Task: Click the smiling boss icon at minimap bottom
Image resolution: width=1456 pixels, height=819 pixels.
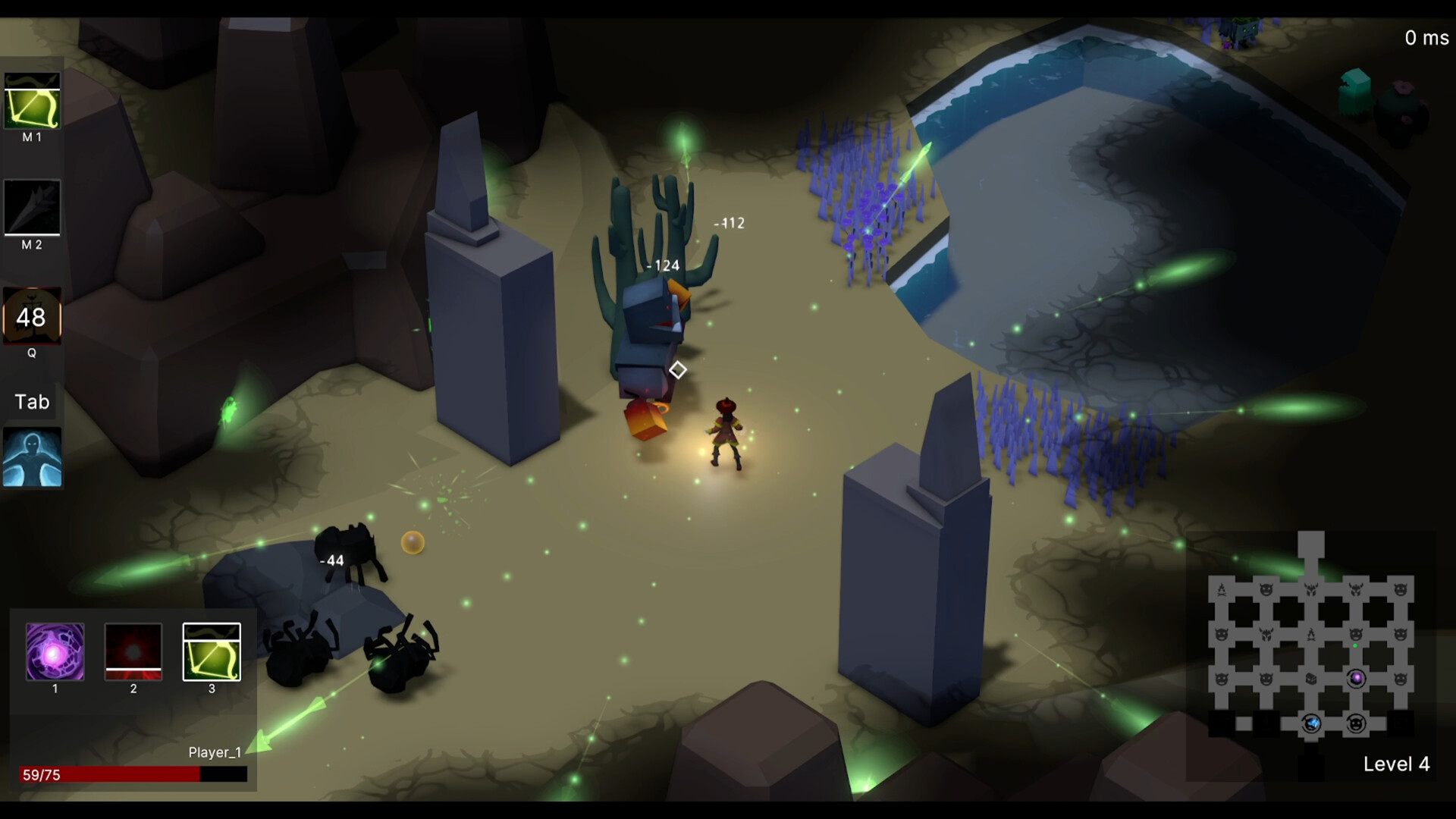Action: tap(1356, 724)
